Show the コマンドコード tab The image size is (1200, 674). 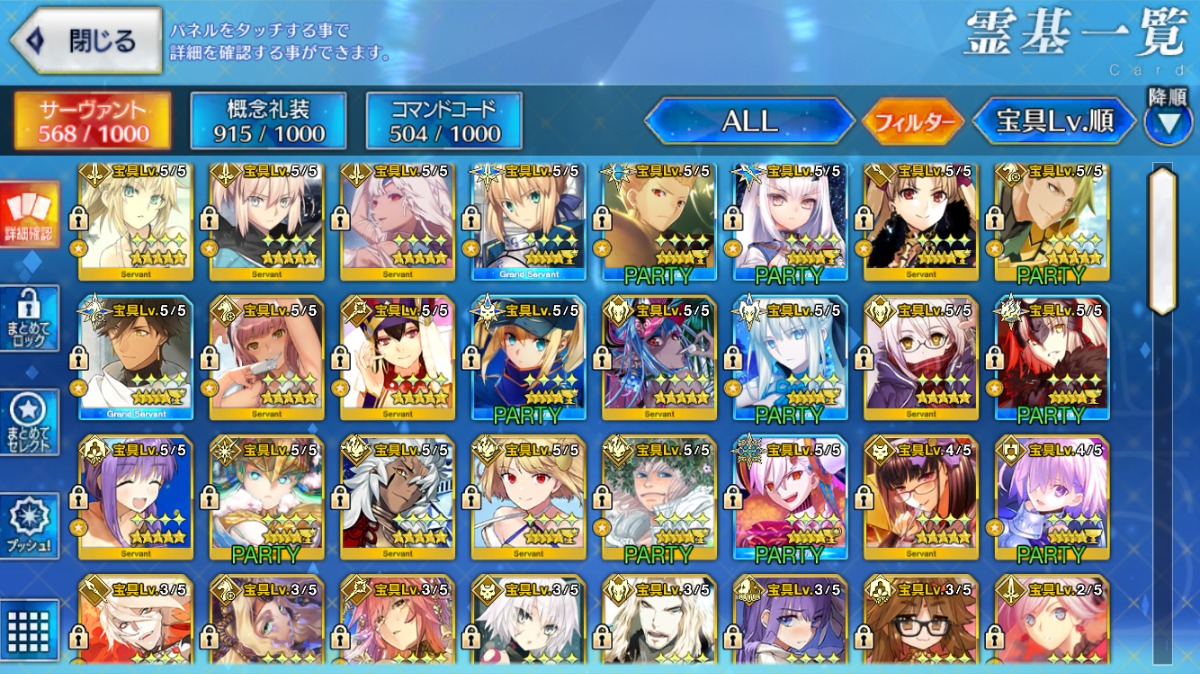(x=444, y=122)
